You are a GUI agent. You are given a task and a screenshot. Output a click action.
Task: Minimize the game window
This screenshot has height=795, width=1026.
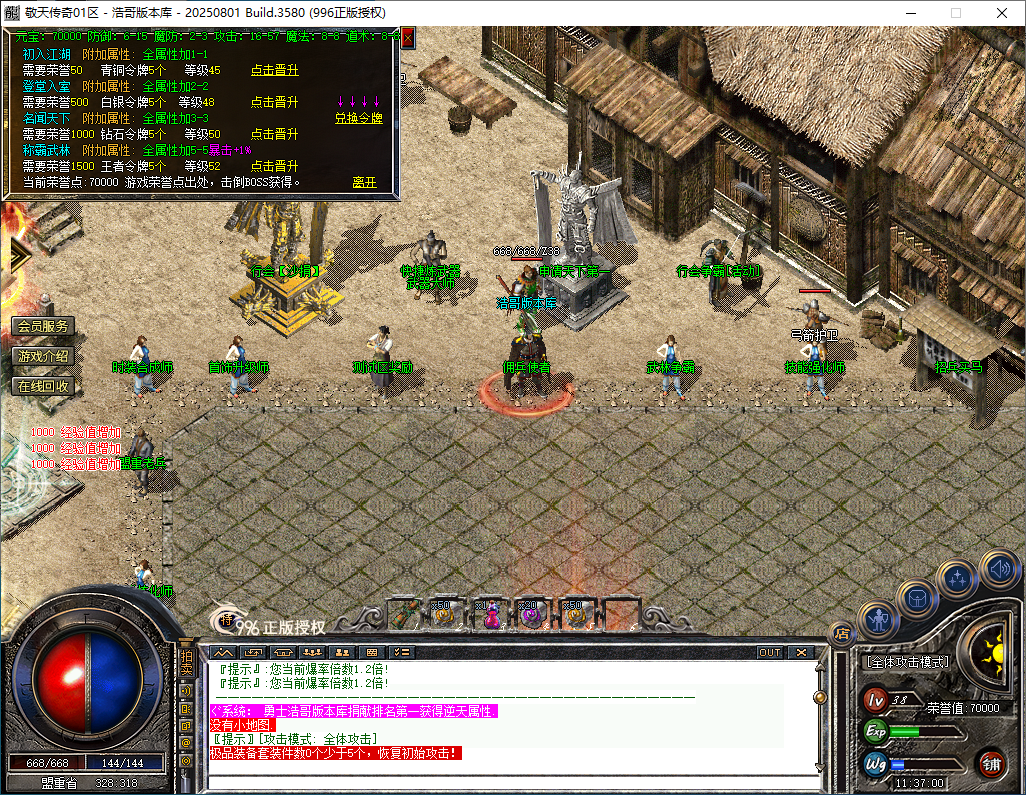click(911, 13)
